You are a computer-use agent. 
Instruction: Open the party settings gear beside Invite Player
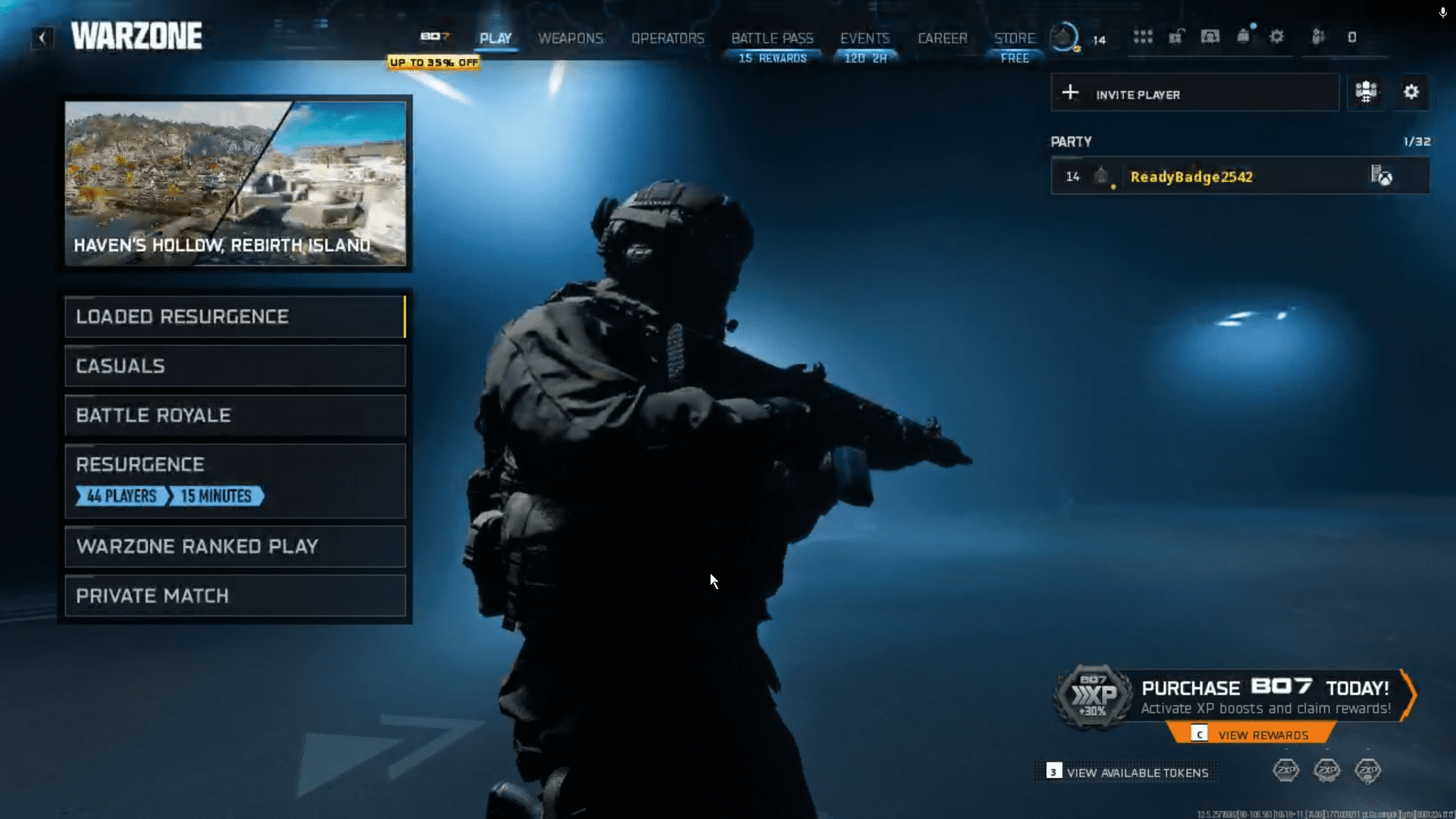point(1411,92)
